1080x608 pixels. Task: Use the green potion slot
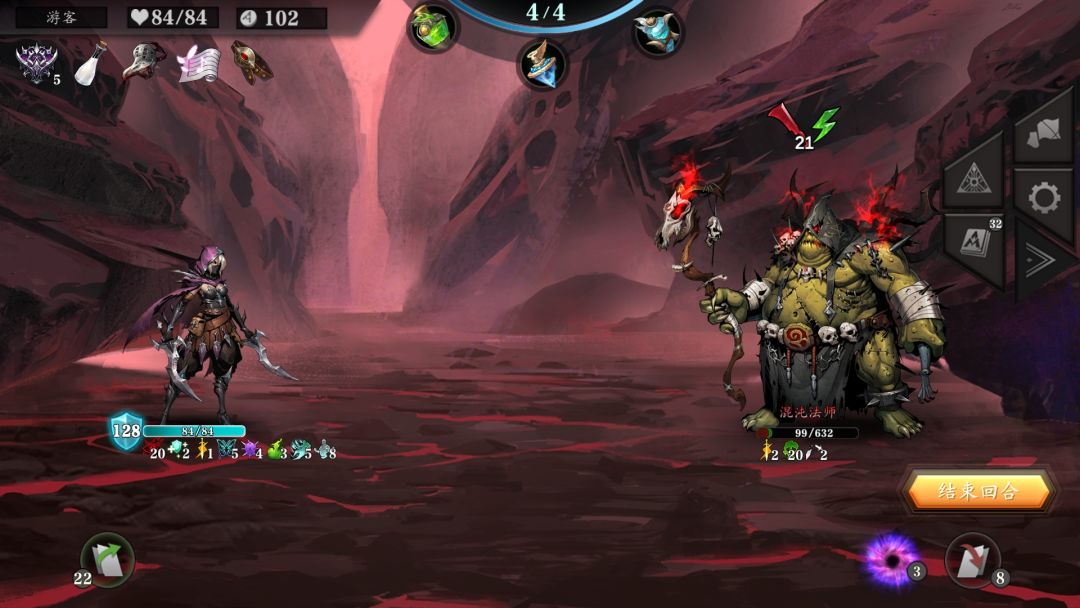coord(433,27)
